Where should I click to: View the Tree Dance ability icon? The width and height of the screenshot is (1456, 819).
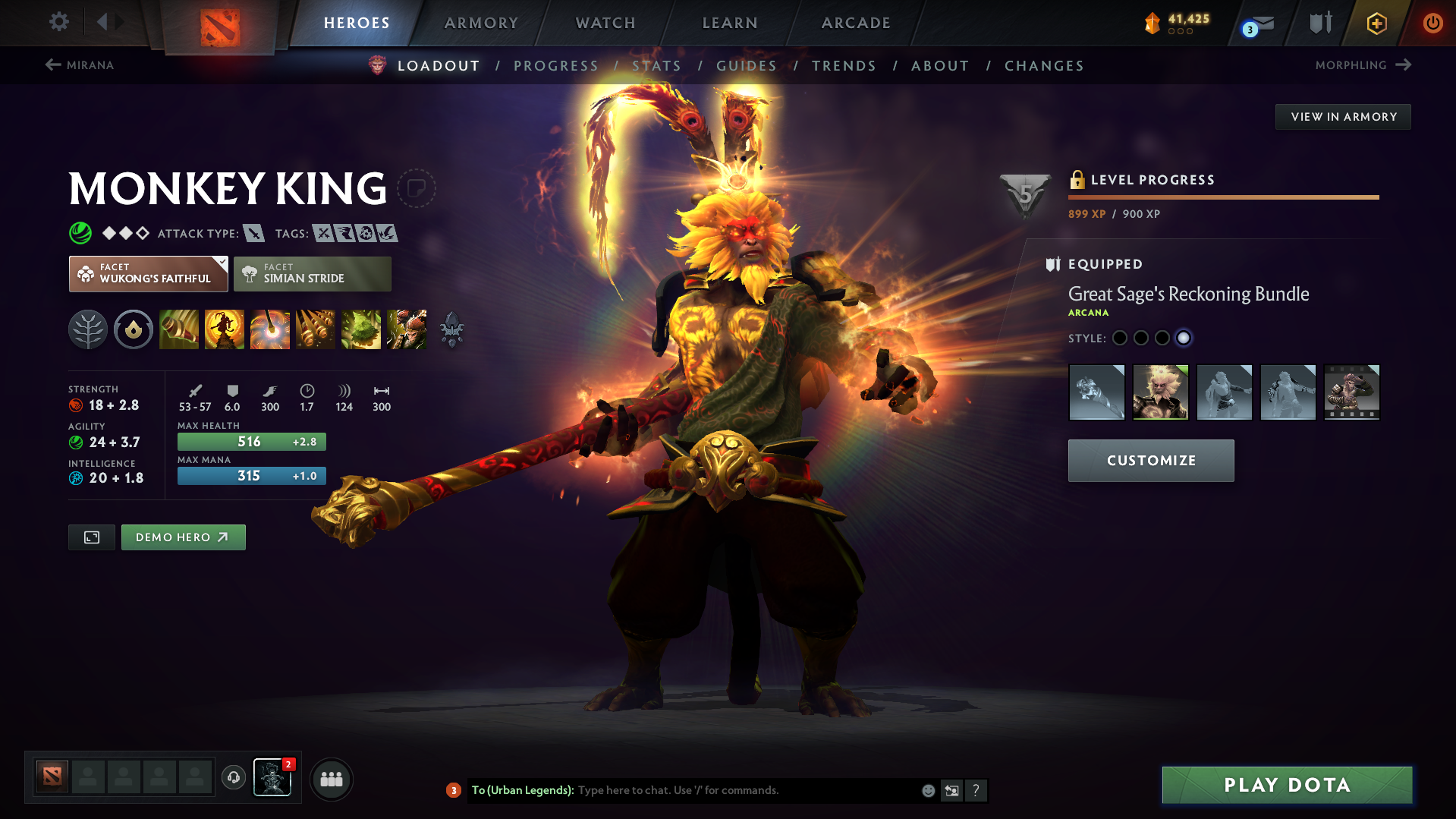(x=224, y=329)
